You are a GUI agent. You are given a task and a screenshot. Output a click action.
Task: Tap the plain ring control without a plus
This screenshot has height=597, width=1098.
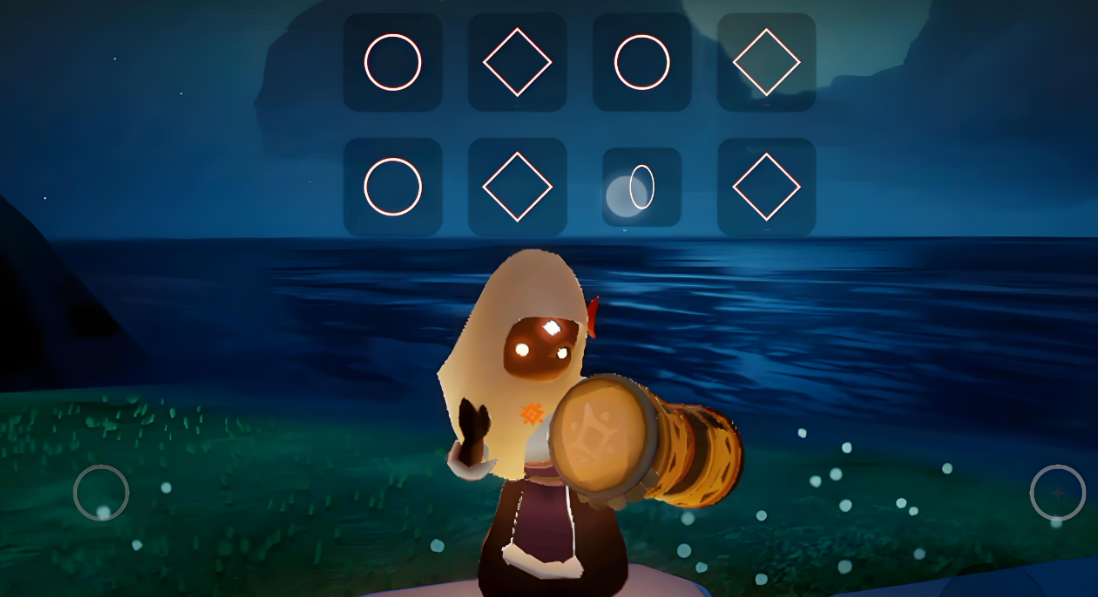click(x=101, y=492)
